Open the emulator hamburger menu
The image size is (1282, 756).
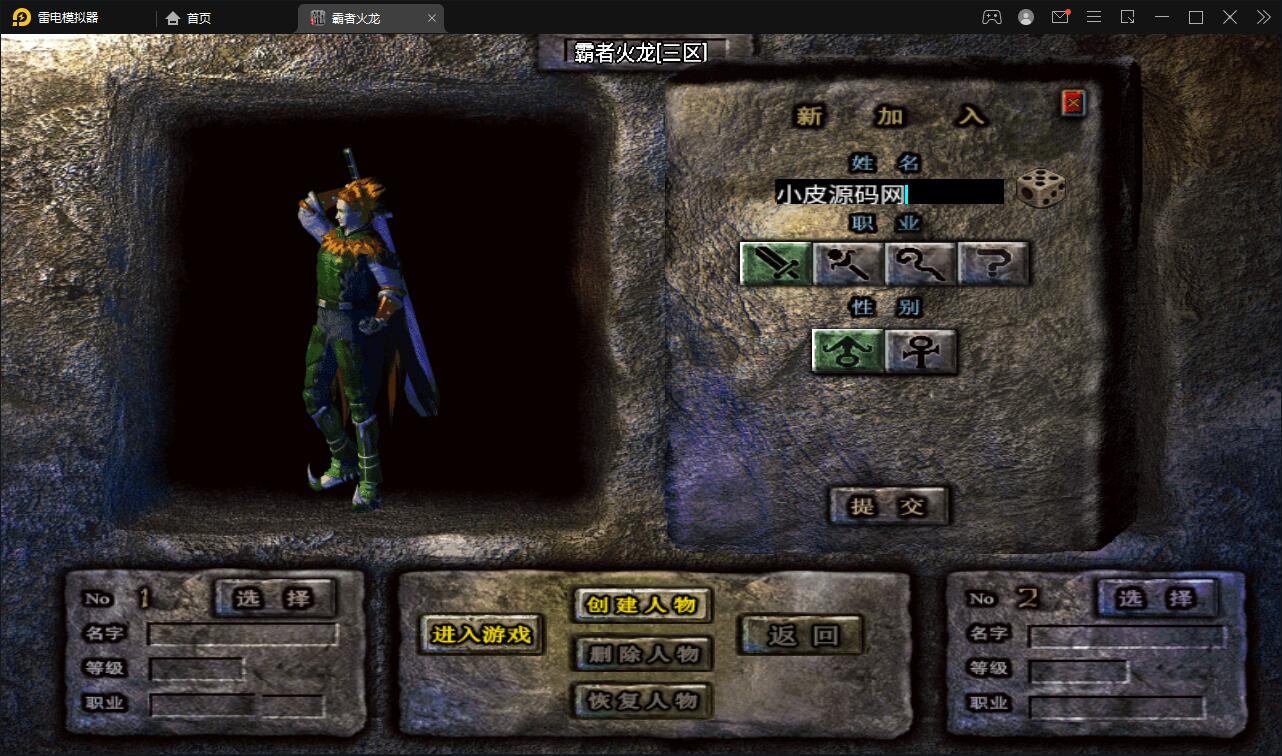point(1094,17)
